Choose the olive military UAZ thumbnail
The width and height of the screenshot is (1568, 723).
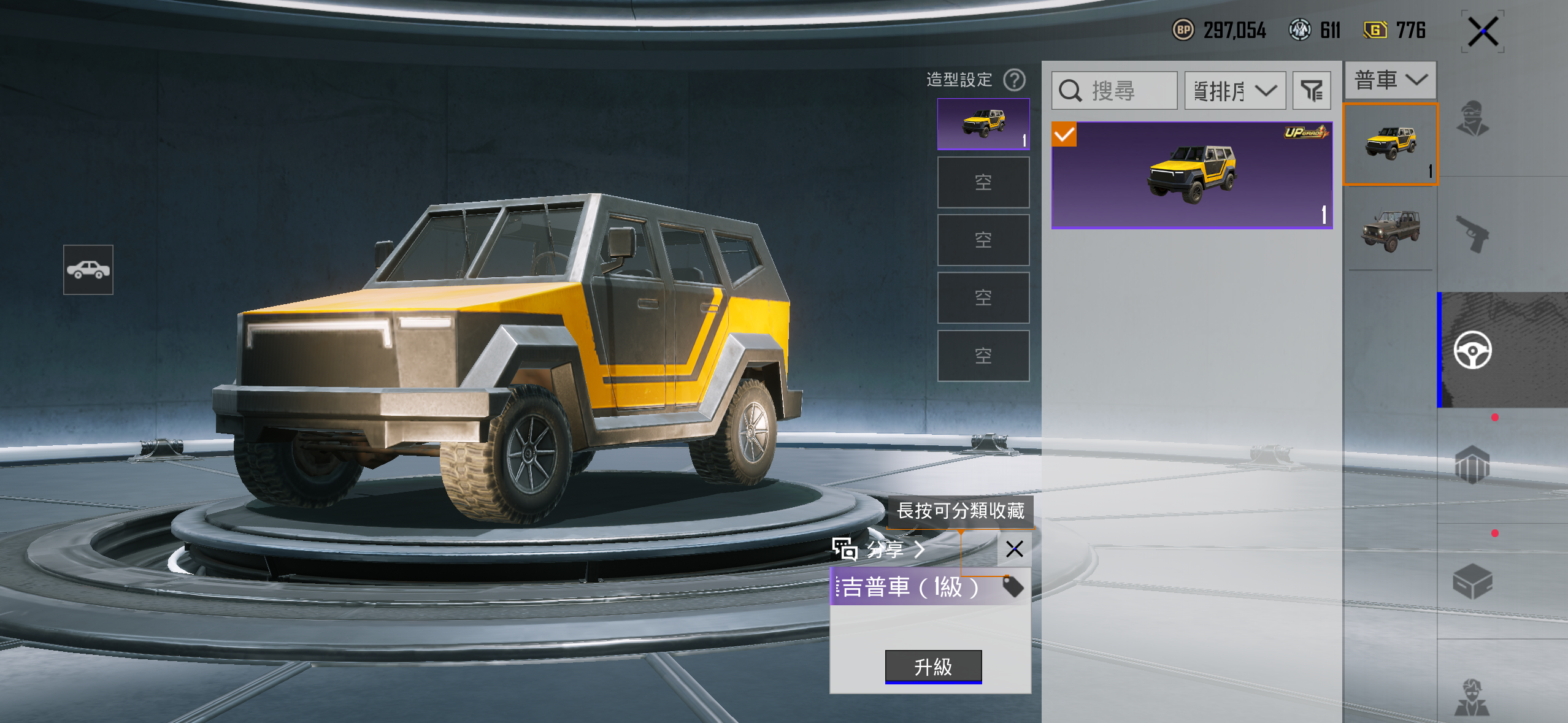pos(1390,229)
